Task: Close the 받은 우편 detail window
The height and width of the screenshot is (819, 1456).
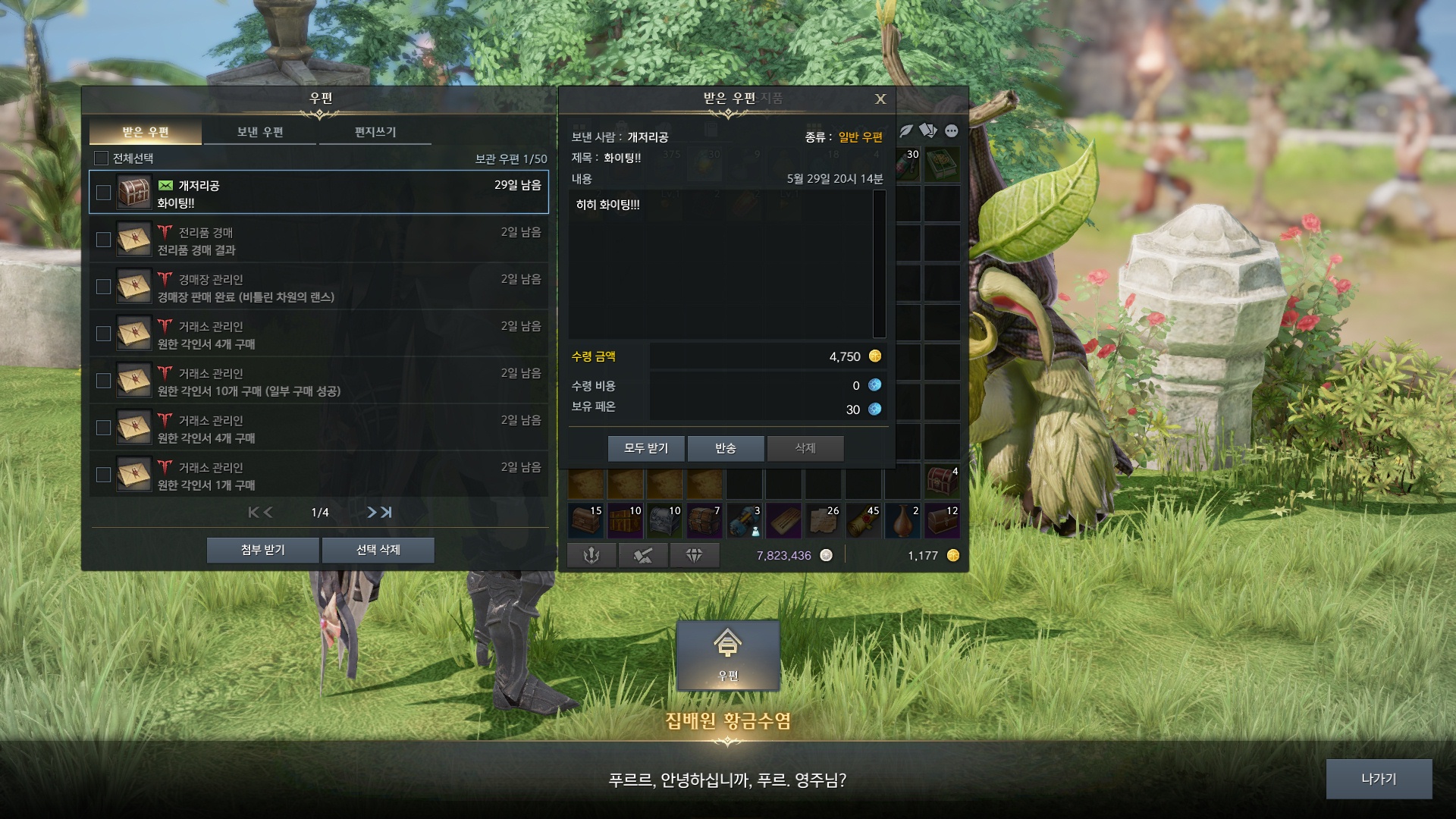Action: coord(880,99)
